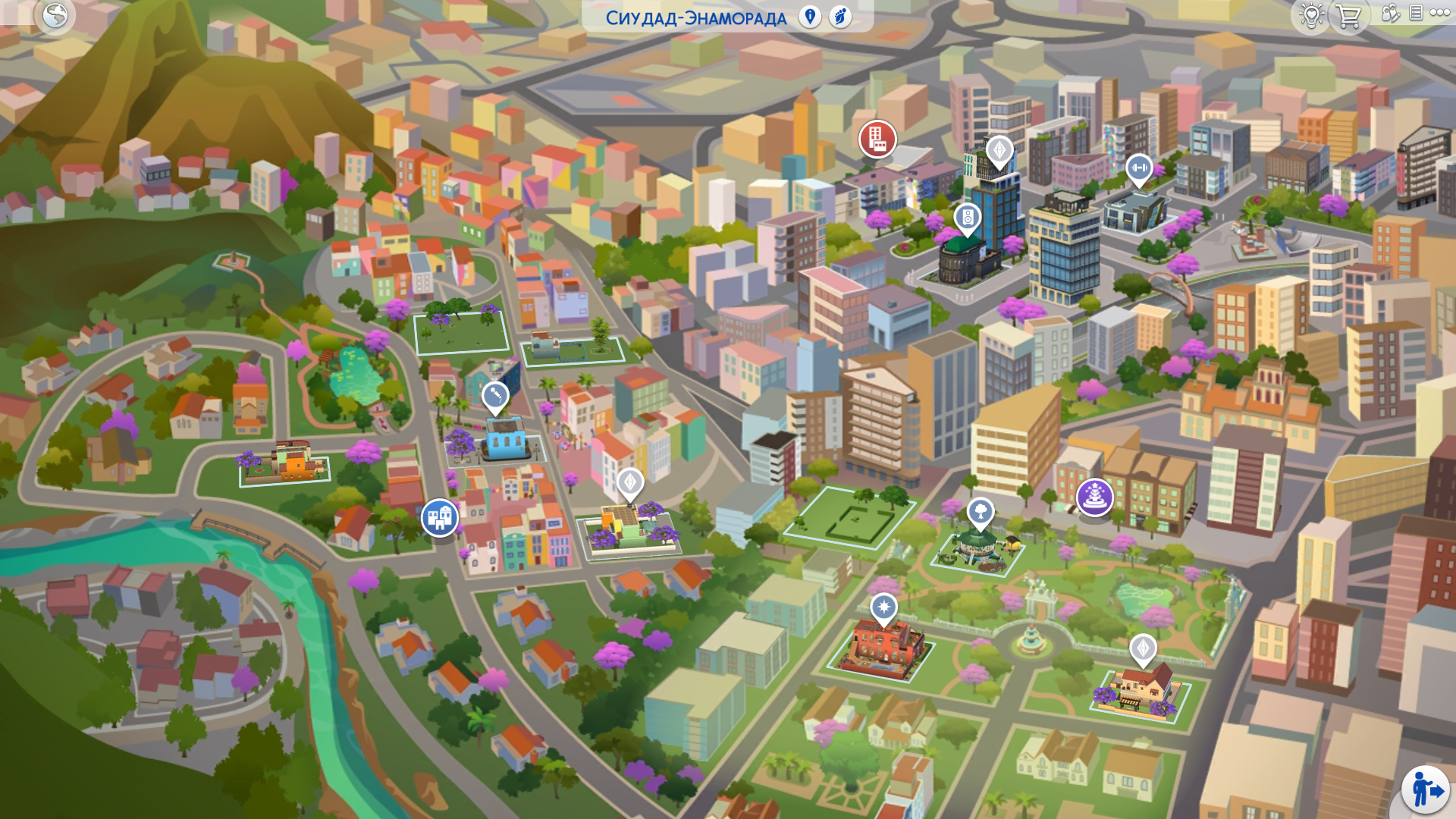Select the dumbbell gym lot marker
Viewport: 1456px width, 819px height.
1138,168
